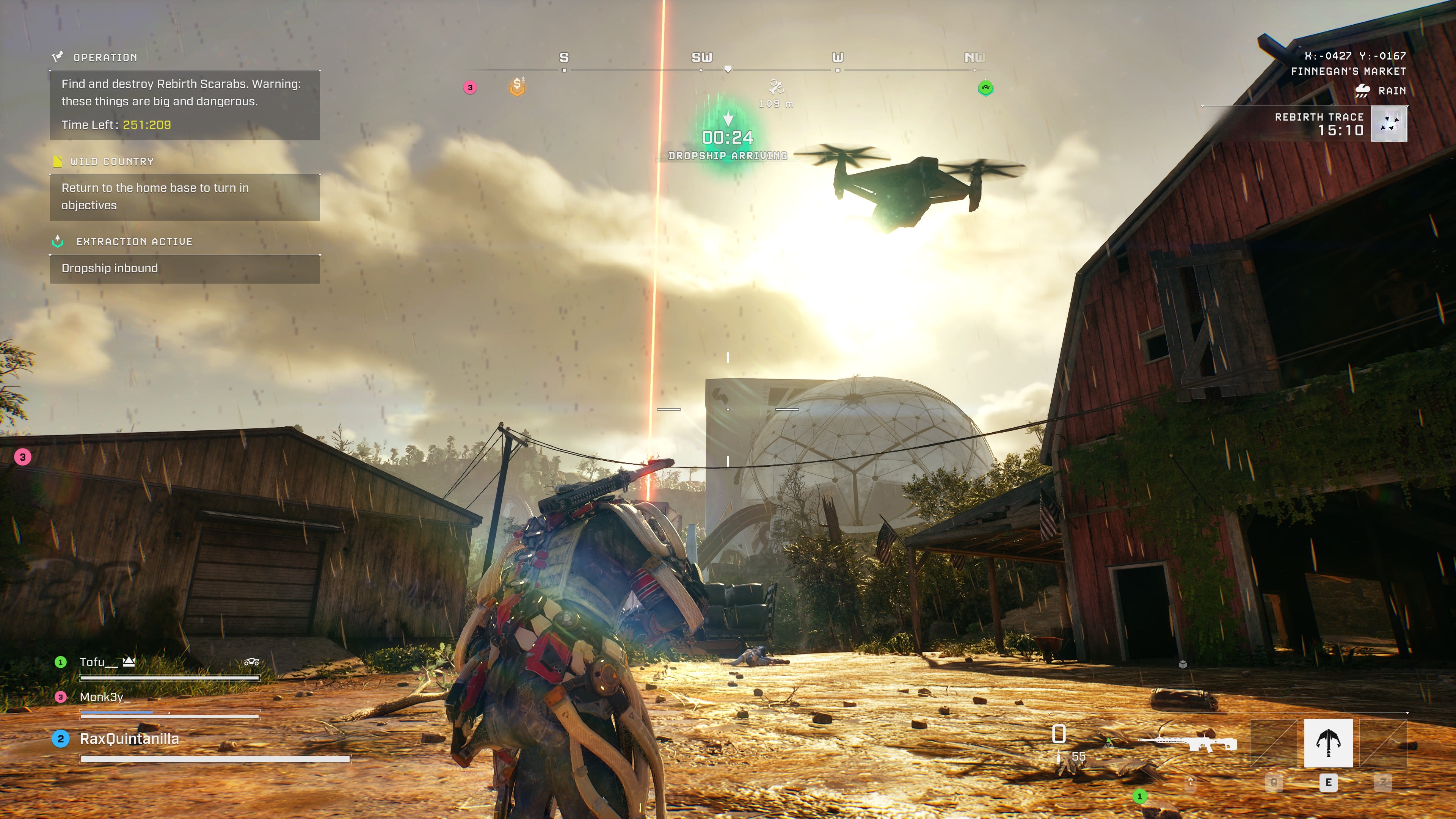Click the Rebirth Trace icon
Image resolution: width=1456 pixels, height=819 pixels.
1389,124
